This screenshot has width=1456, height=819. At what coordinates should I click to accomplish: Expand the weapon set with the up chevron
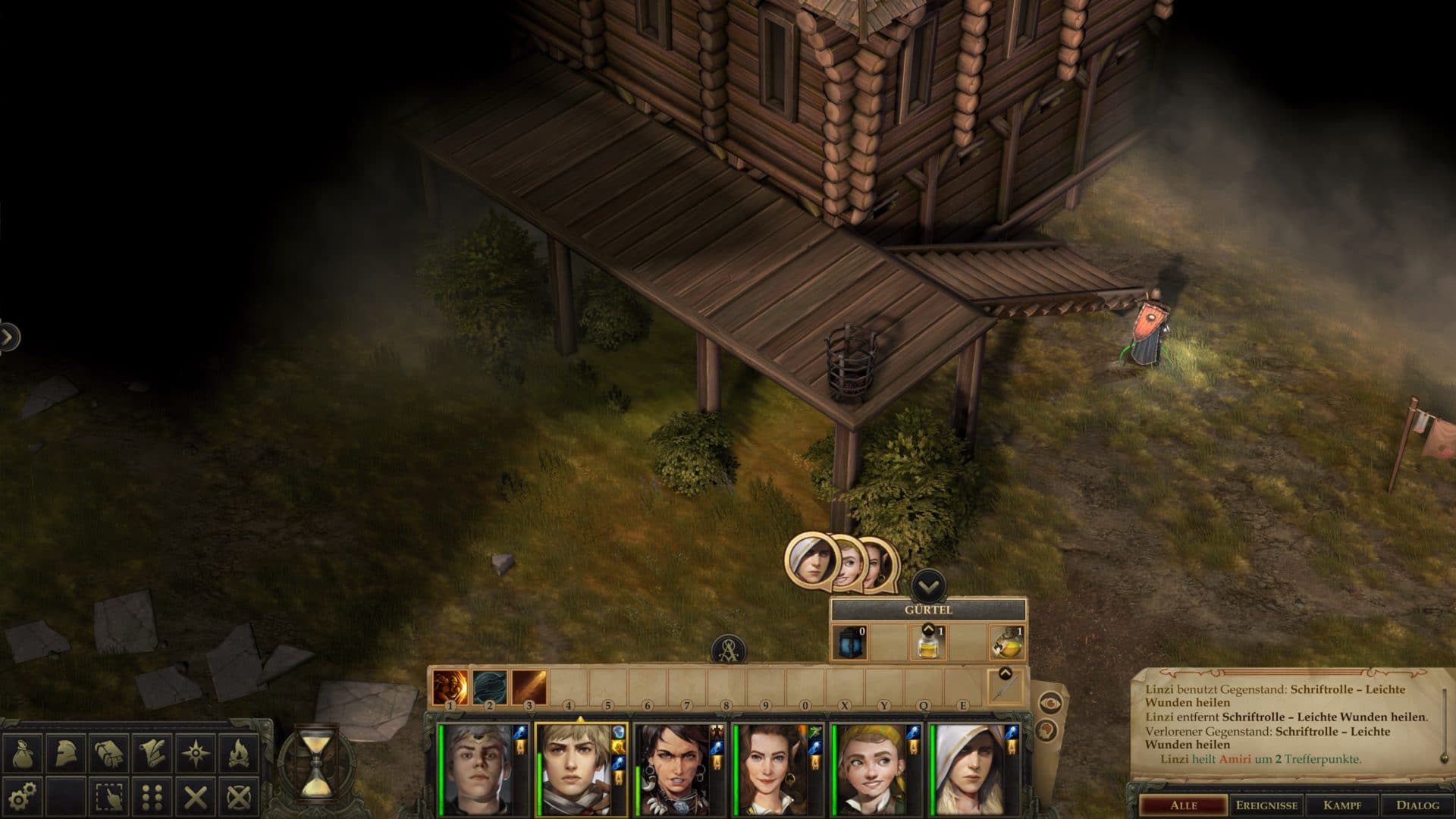pos(1006,672)
